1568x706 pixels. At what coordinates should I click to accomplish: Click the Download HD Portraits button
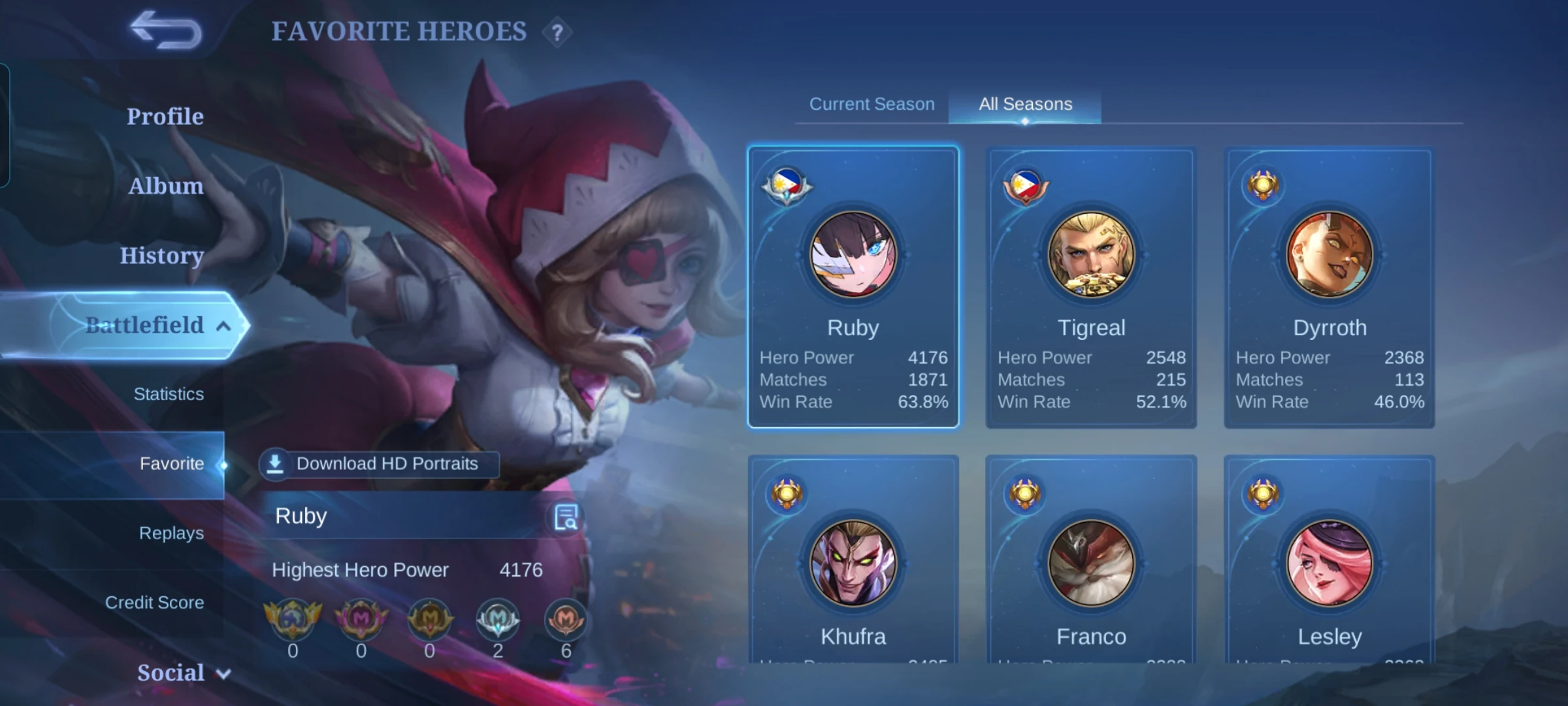point(381,463)
